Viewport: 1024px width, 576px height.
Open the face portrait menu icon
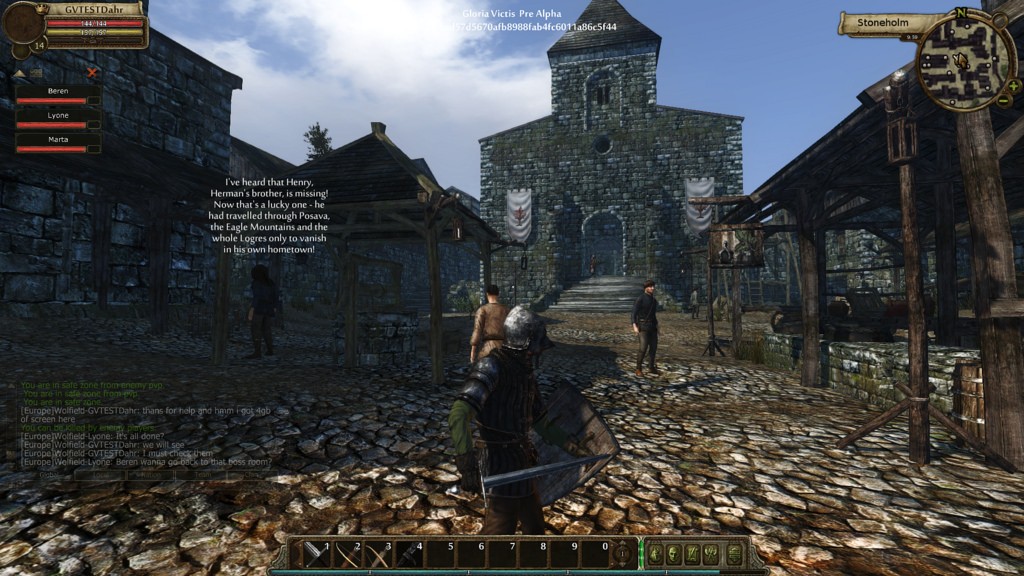tap(673, 553)
